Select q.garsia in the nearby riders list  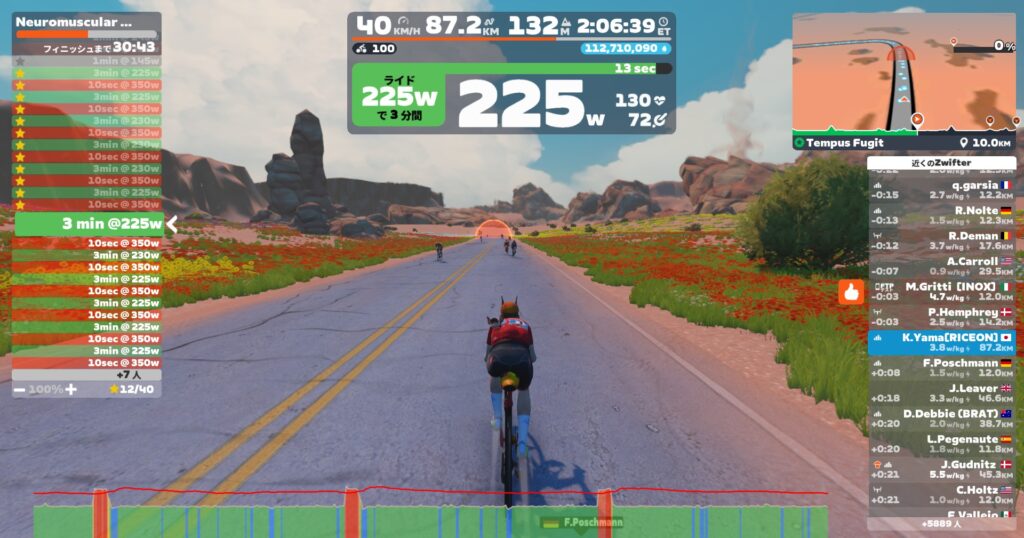(x=940, y=190)
